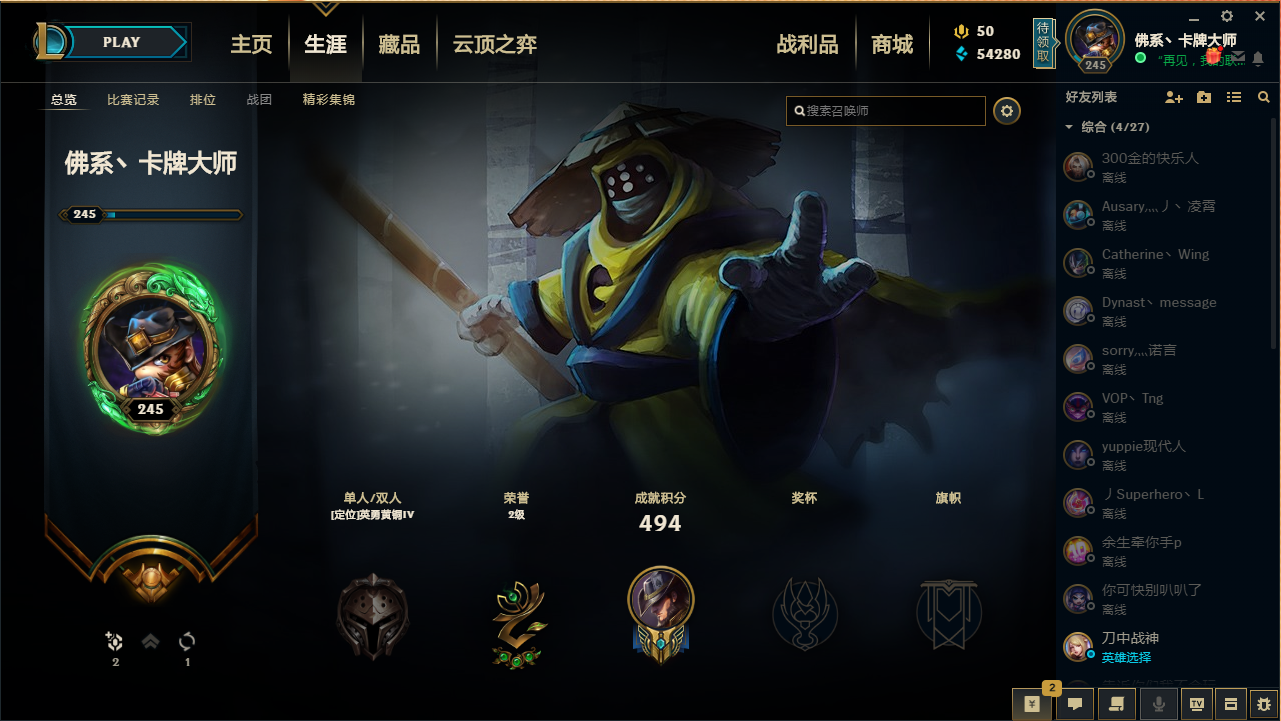Open the missions scroll panel
This screenshot has height=721, width=1281.
[1116, 704]
